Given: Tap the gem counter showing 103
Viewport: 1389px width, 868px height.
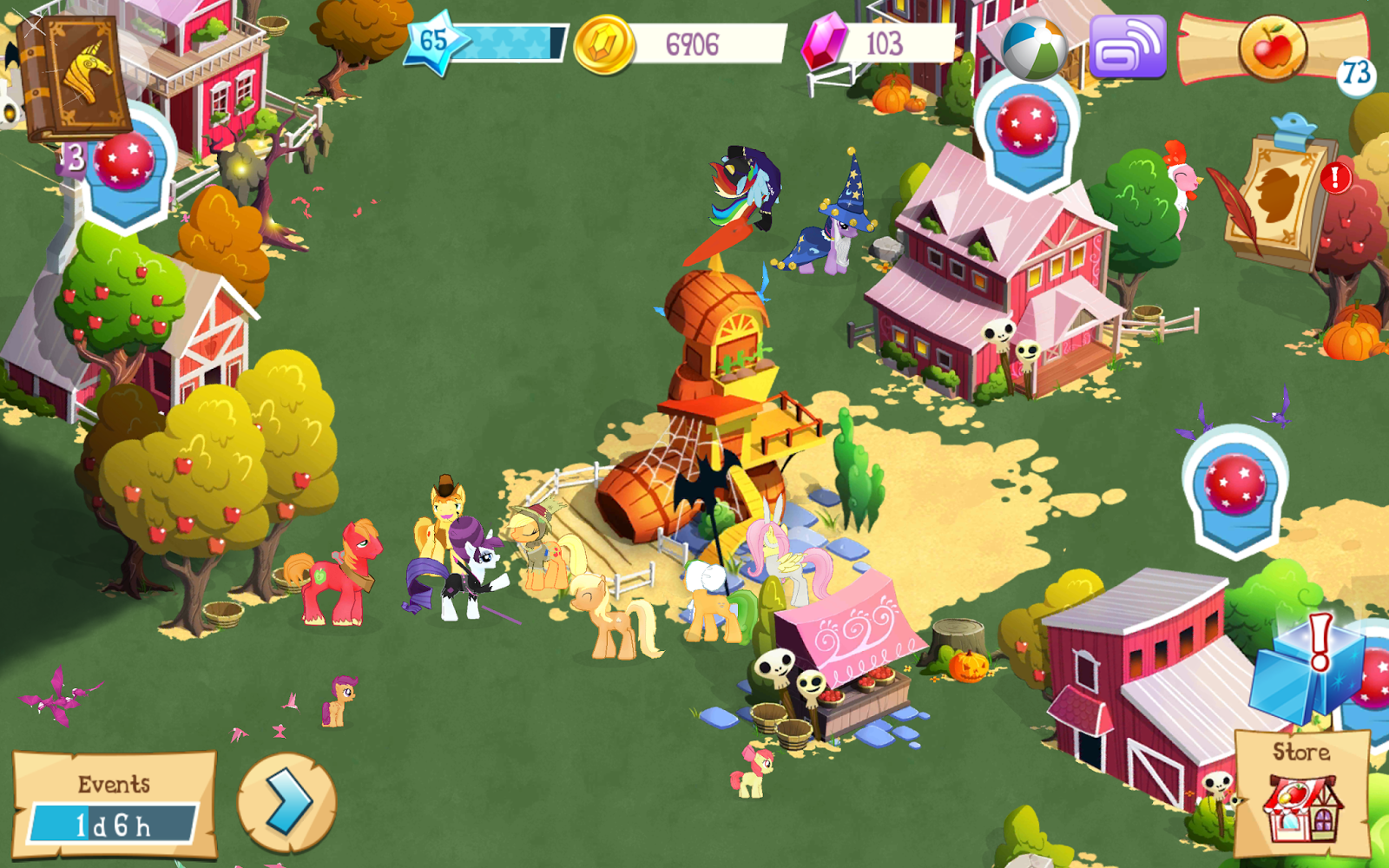Looking at the screenshot, I should (868, 42).
